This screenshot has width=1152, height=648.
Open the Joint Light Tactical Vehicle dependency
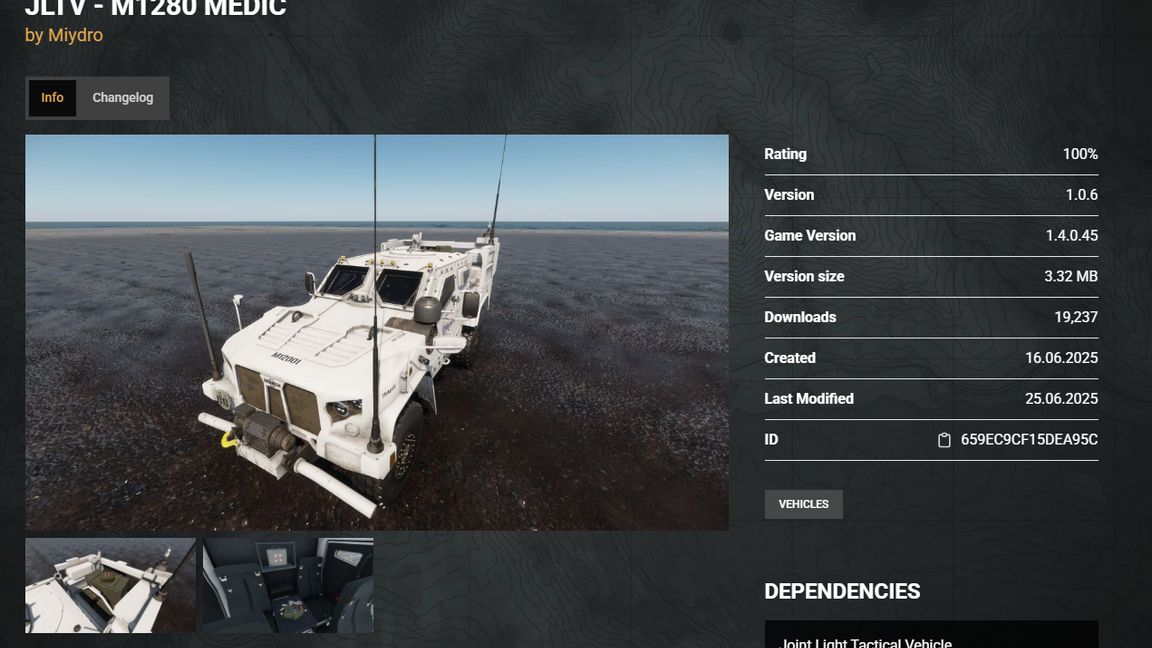866,640
